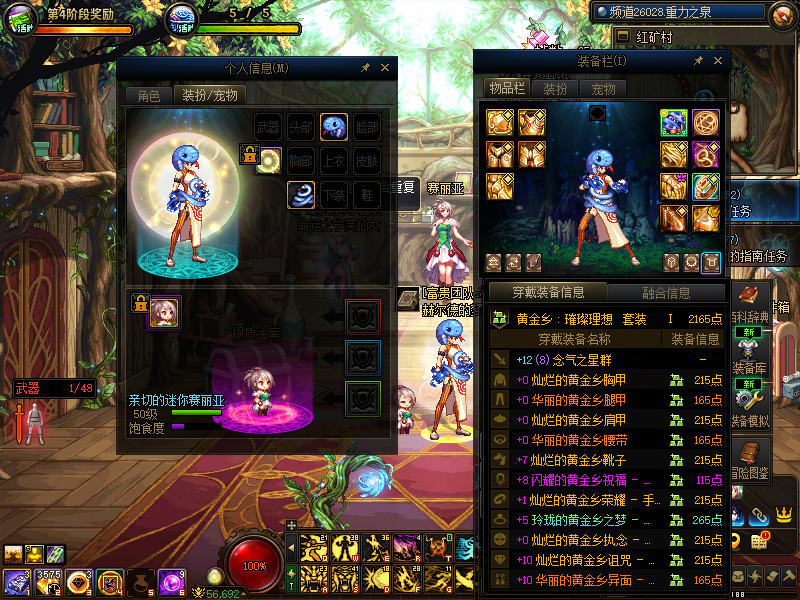Viewport: 800px width, 600px height.
Task: Open the 融合信息 tab
Action: (664, 293)
